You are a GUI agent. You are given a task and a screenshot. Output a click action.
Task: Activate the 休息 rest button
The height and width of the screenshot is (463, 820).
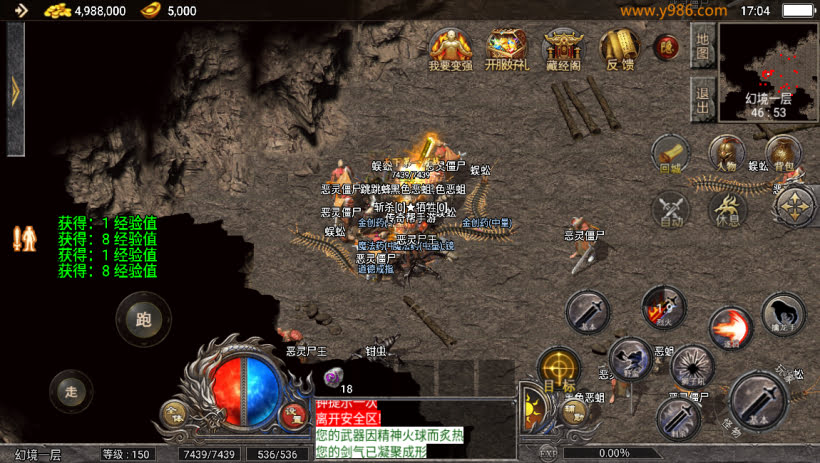pyautogui.click(x=728, y=209)
